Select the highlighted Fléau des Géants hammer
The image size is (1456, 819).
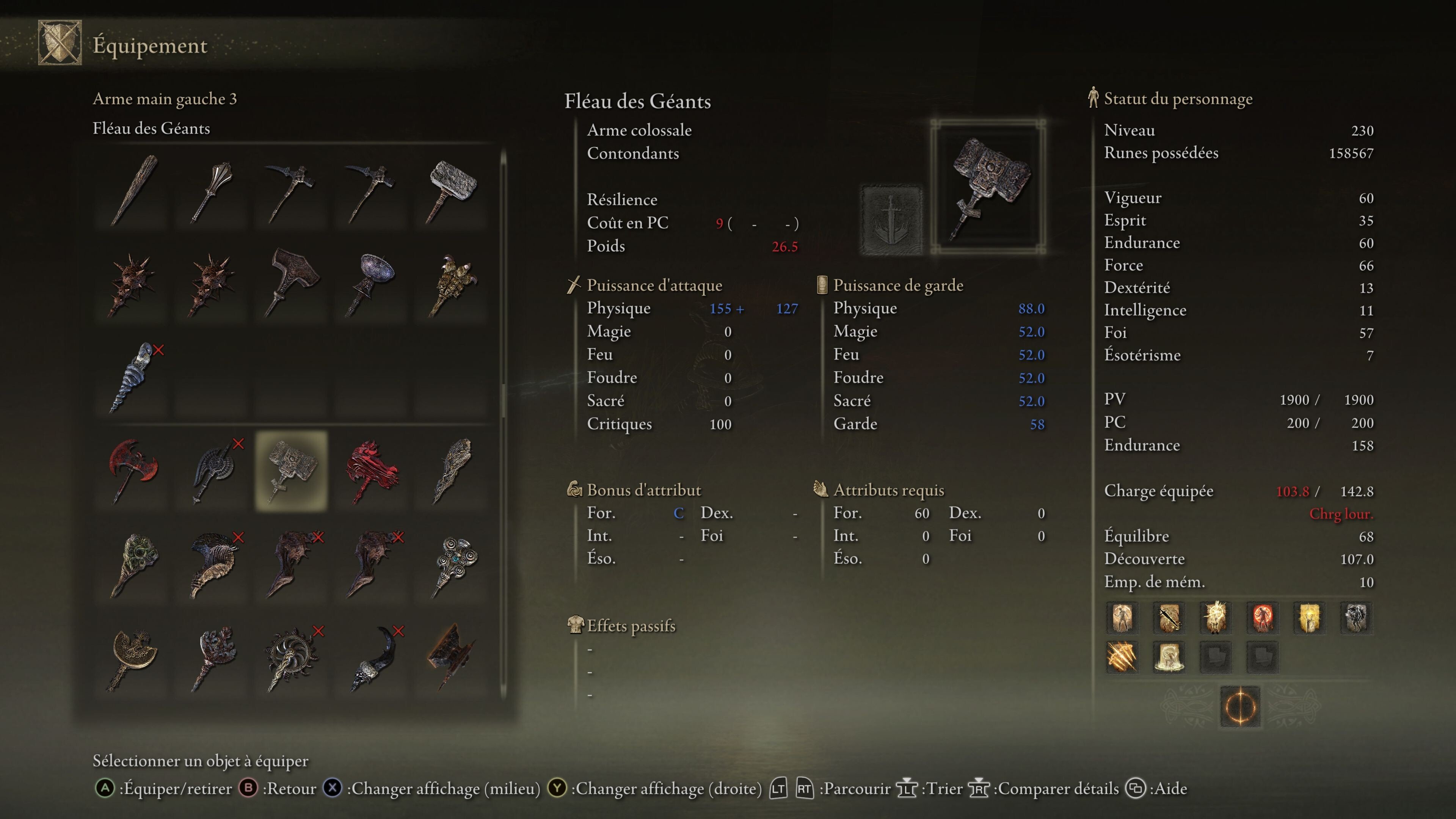(x=292, y=471)
